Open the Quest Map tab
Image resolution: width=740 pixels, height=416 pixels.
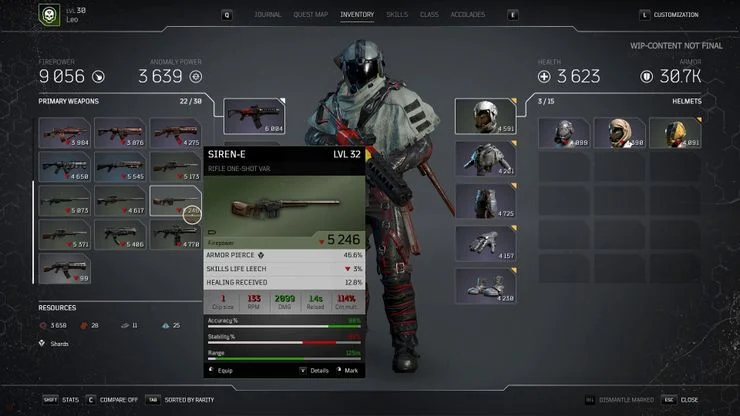pyautogui.click(x=309, y=15)
